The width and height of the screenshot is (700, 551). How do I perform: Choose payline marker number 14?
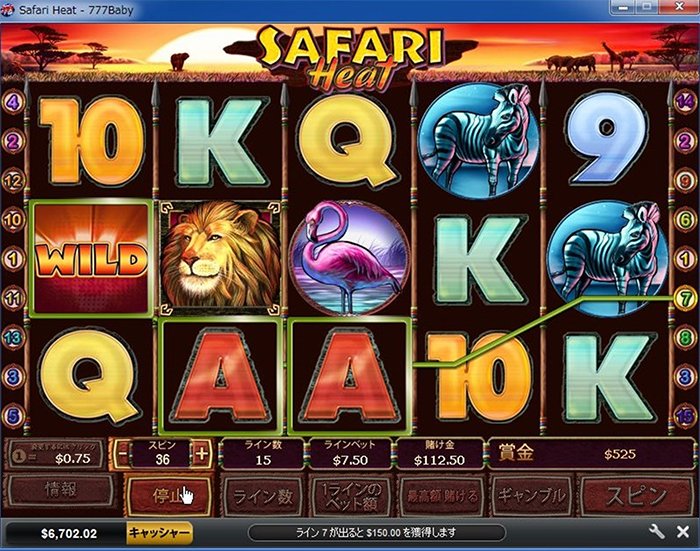(686, 100)
